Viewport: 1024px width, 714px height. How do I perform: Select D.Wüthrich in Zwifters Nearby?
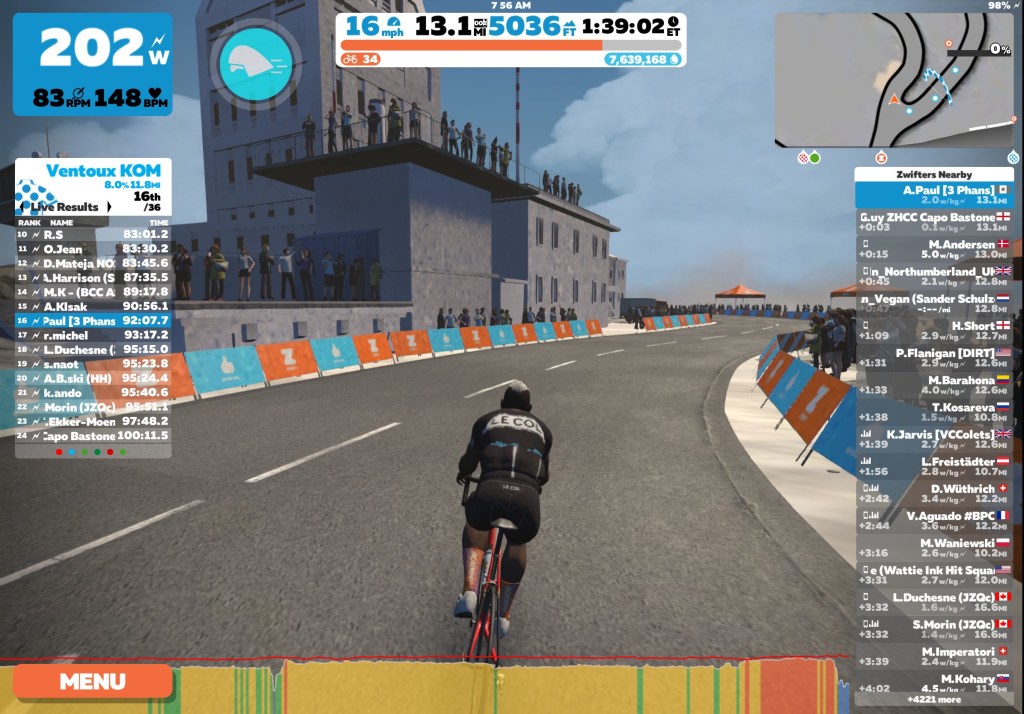coord(934,493)
